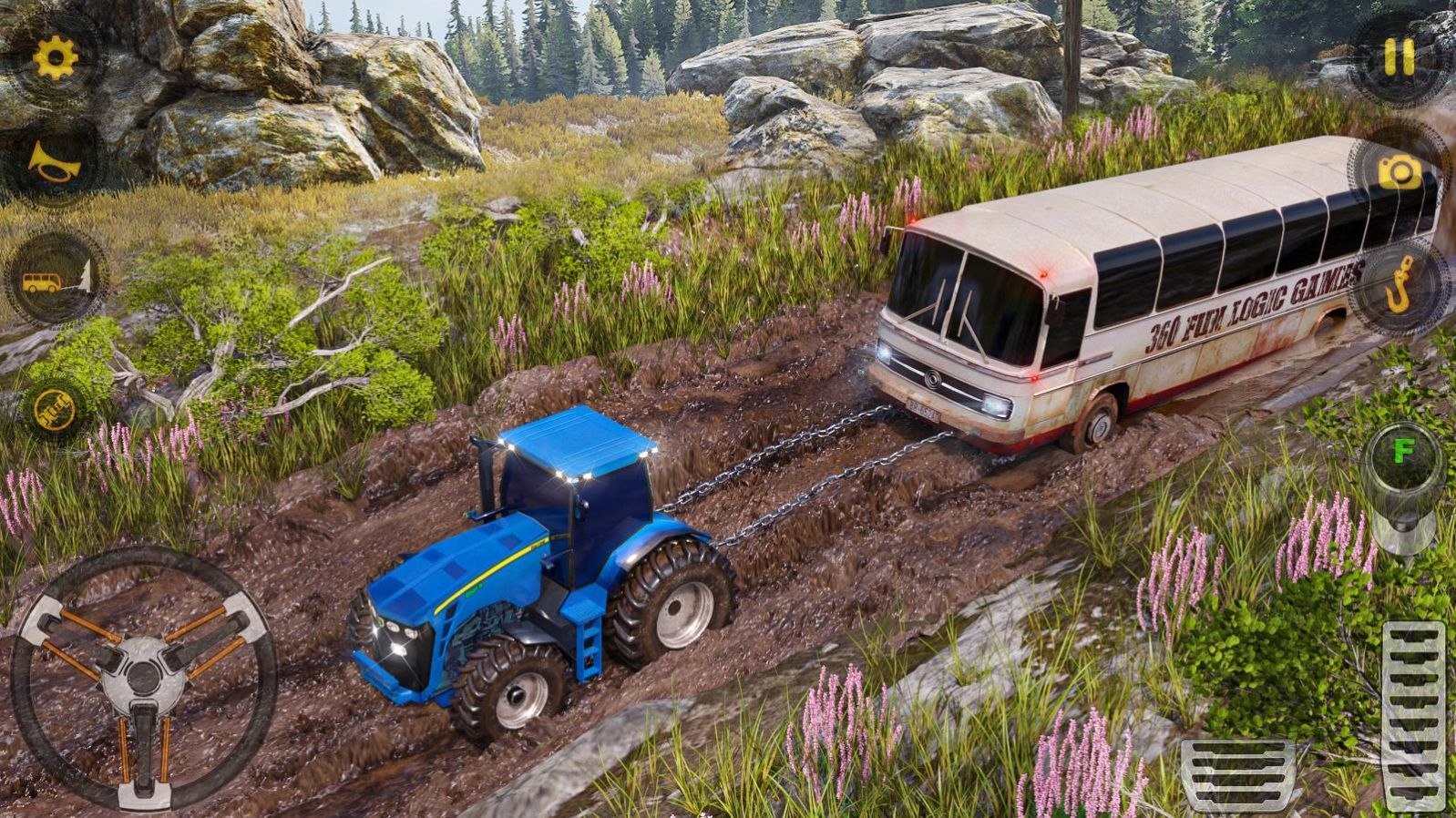Tap the gear shifter showing F

tap(1403, 487)
